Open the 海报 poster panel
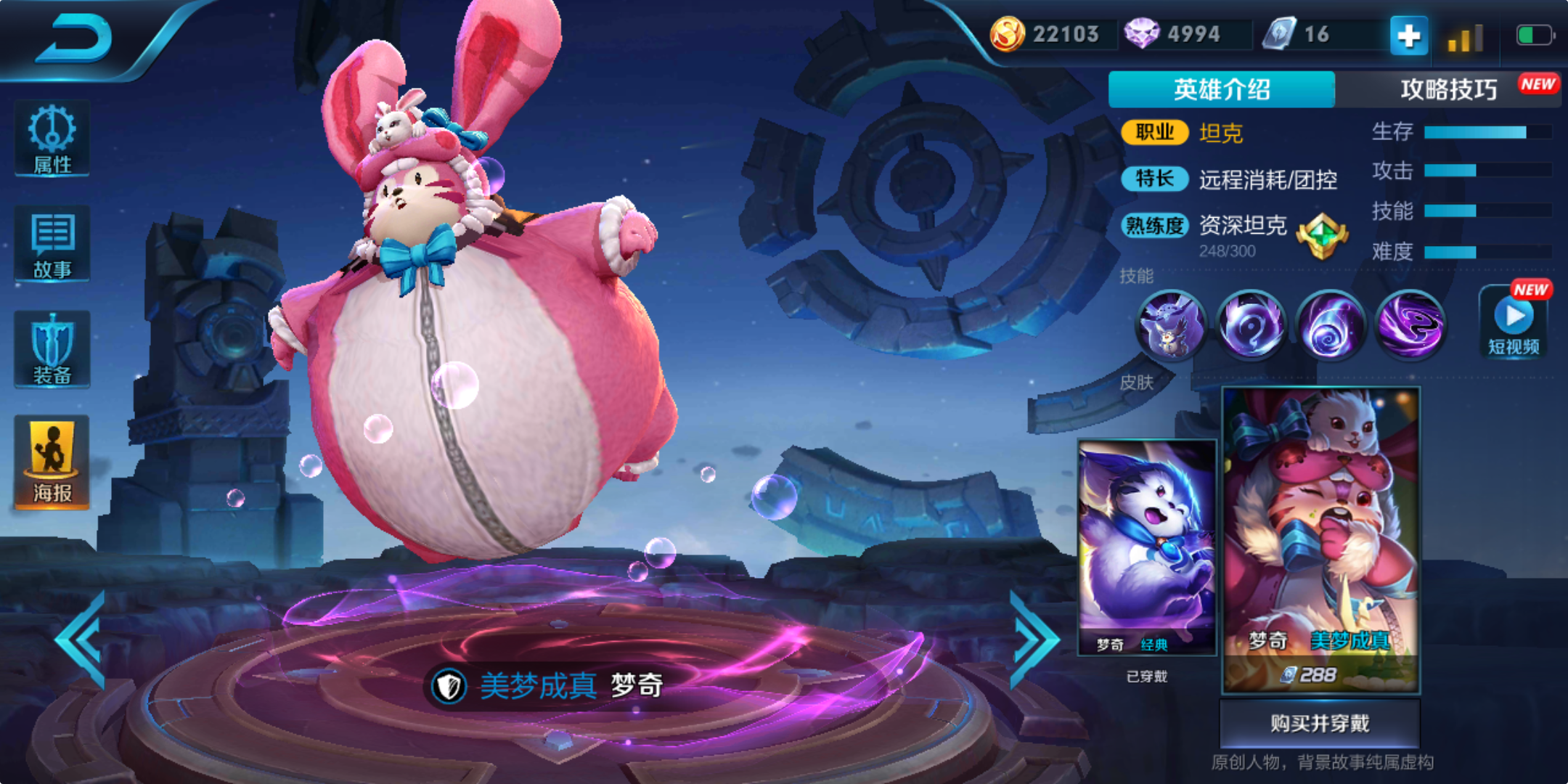The height and width of the screenshot is (784, 1568). click(x=51, y=462)
